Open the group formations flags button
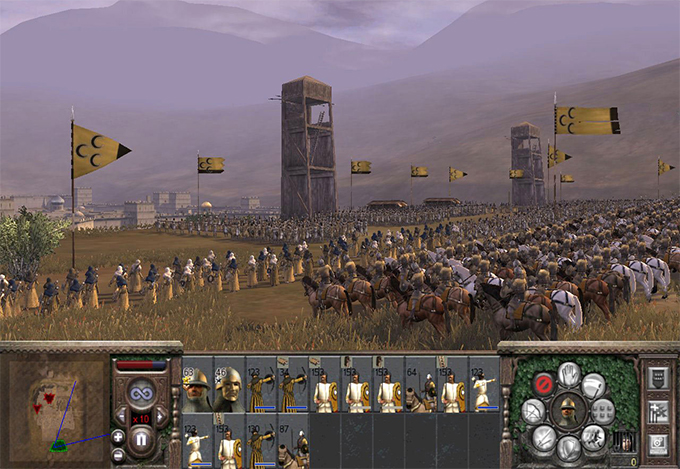This screenshot has width=680, height=469. coord(659,410)
